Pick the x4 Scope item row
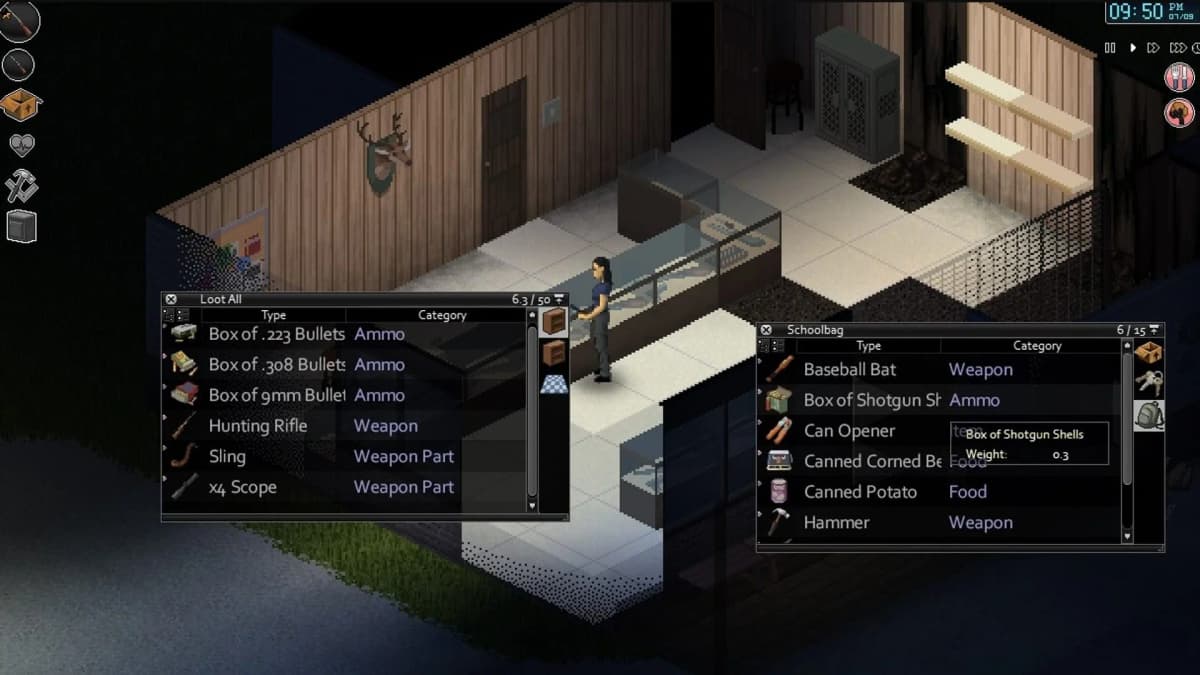Screen dimensions: 1200x675 click(242, 487)
